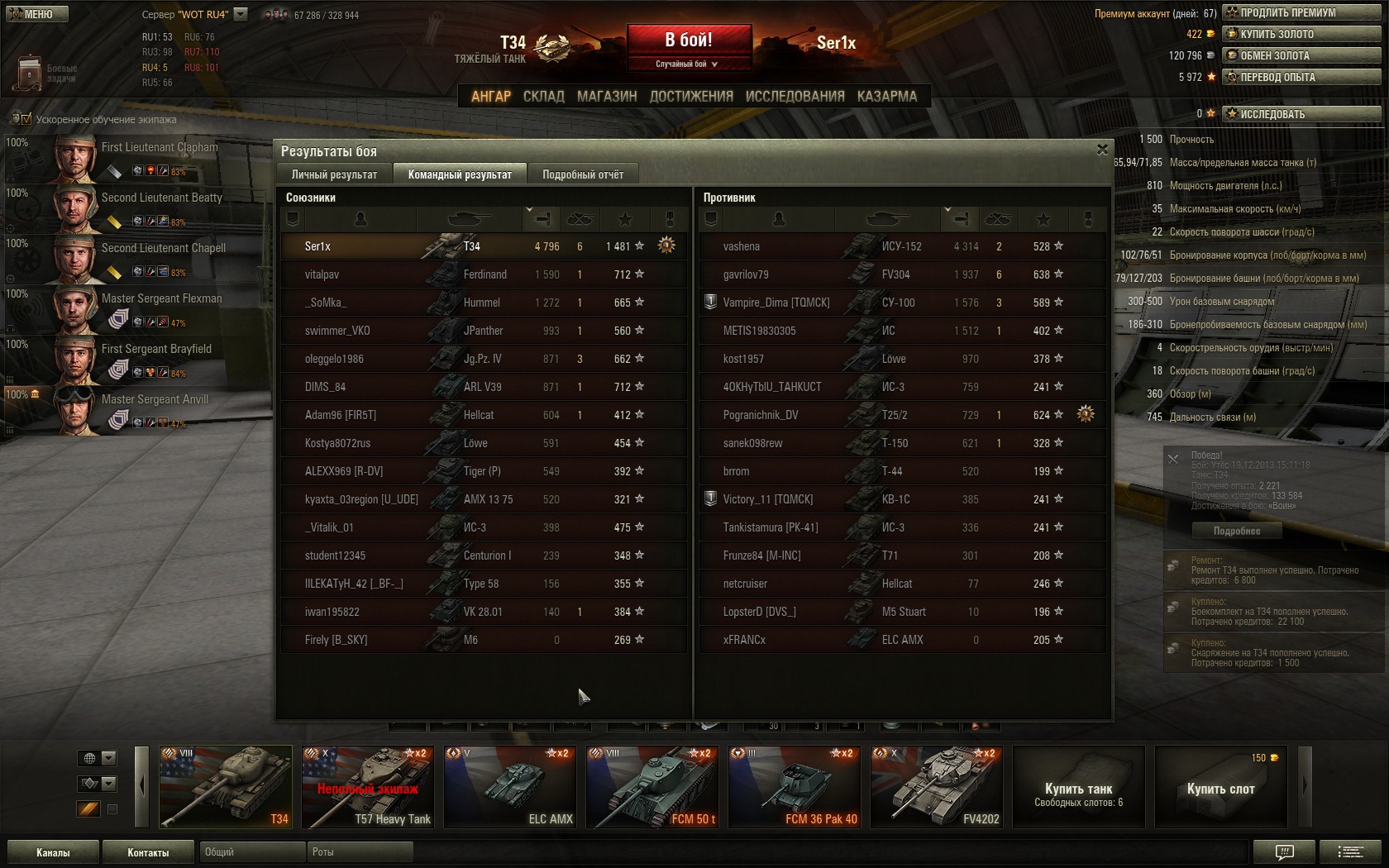Open the server selection dropdown

coord(241,14)
